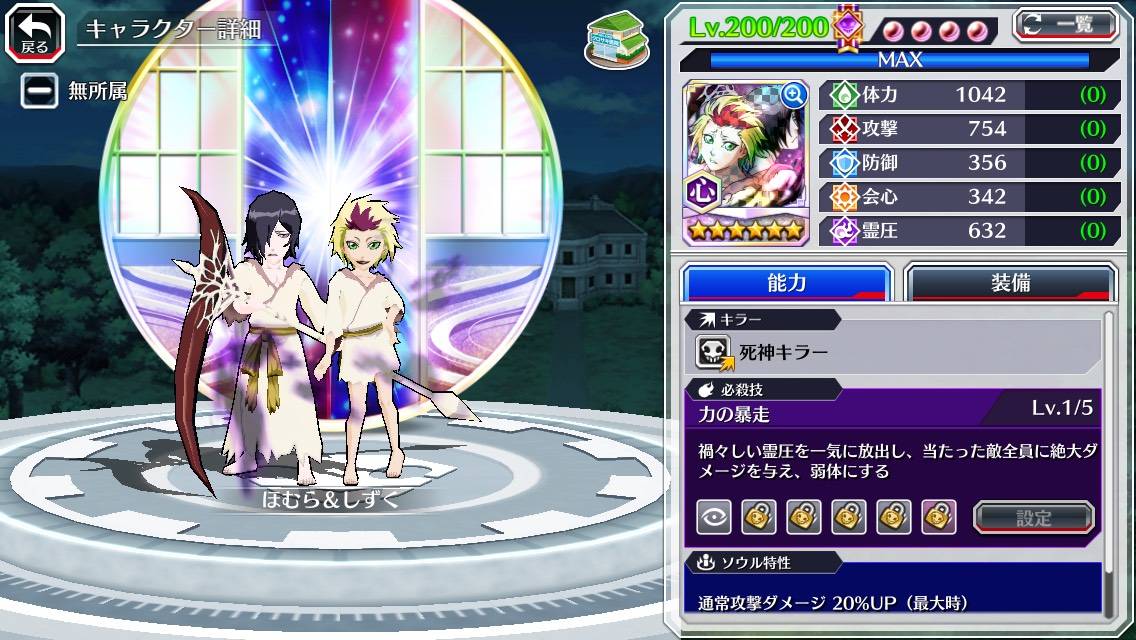Magnify the character portrait thumbnail
The height and width of the screenshot is (640, 1136).
click(794, 94)
